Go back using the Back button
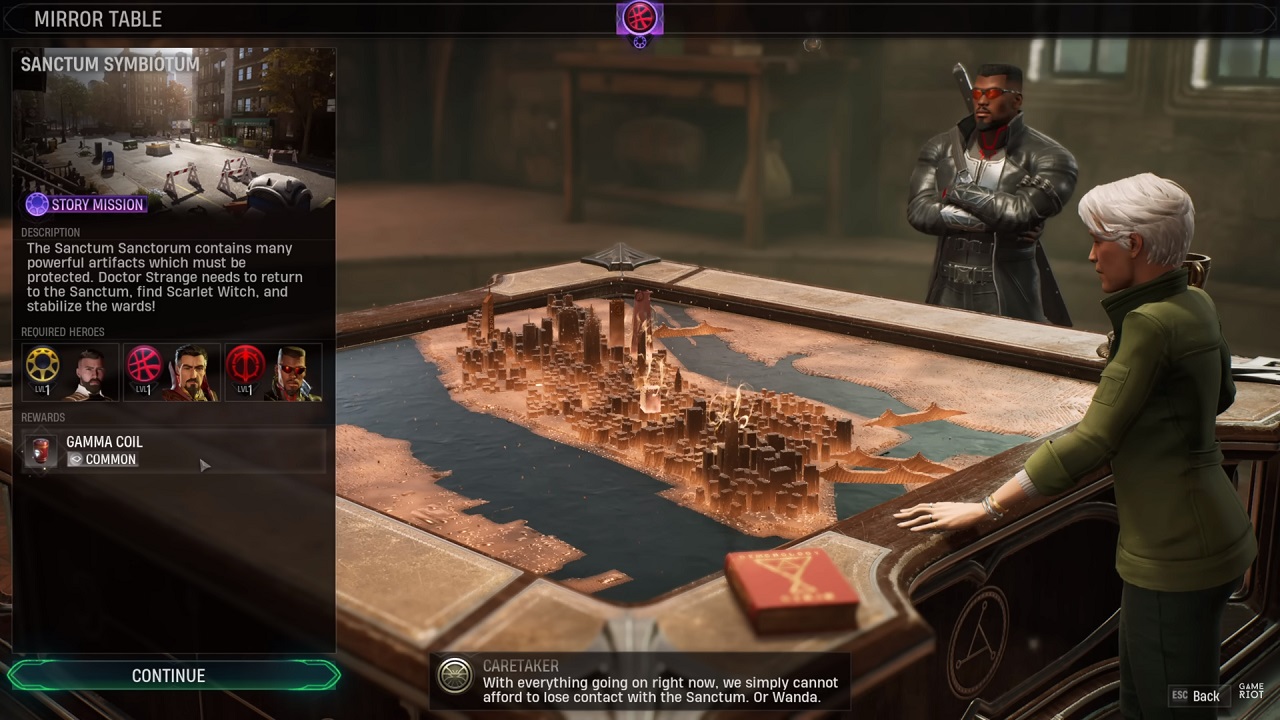This screenshot has width=1280, height=720. click(1195, 696)
